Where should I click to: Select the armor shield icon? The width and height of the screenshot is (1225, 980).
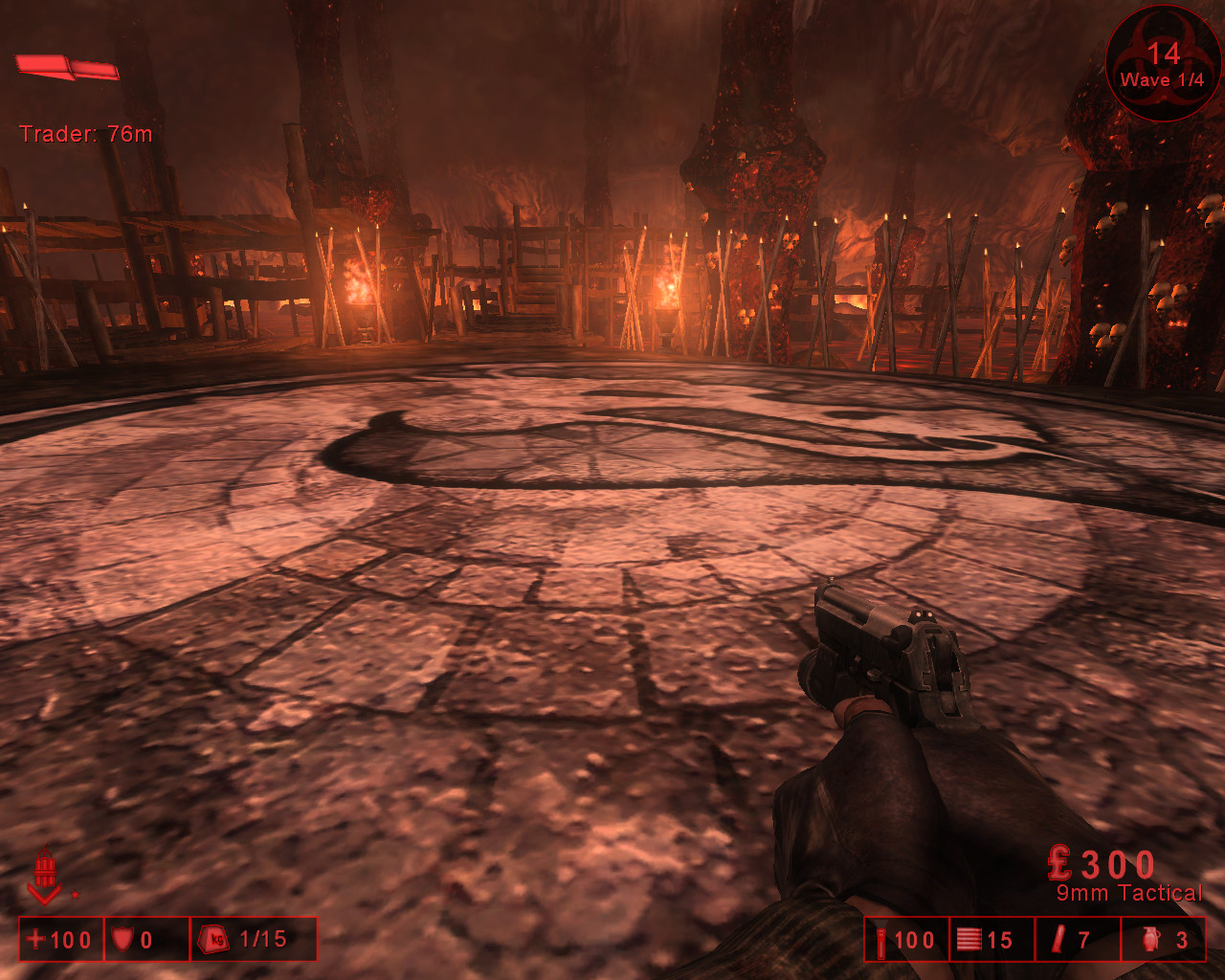click(x=122, y=940)
